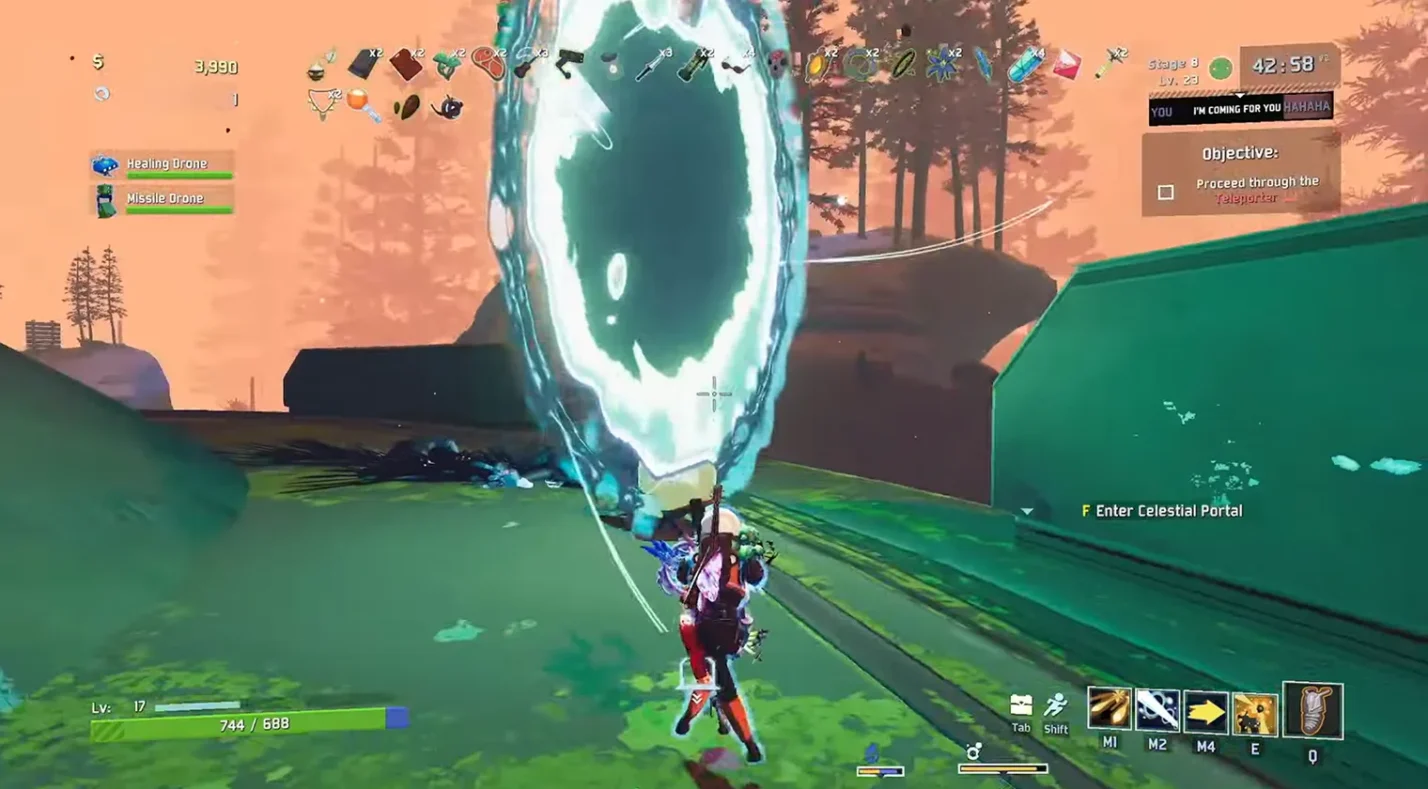Open the inventory chest icon

click(1020, 705)
